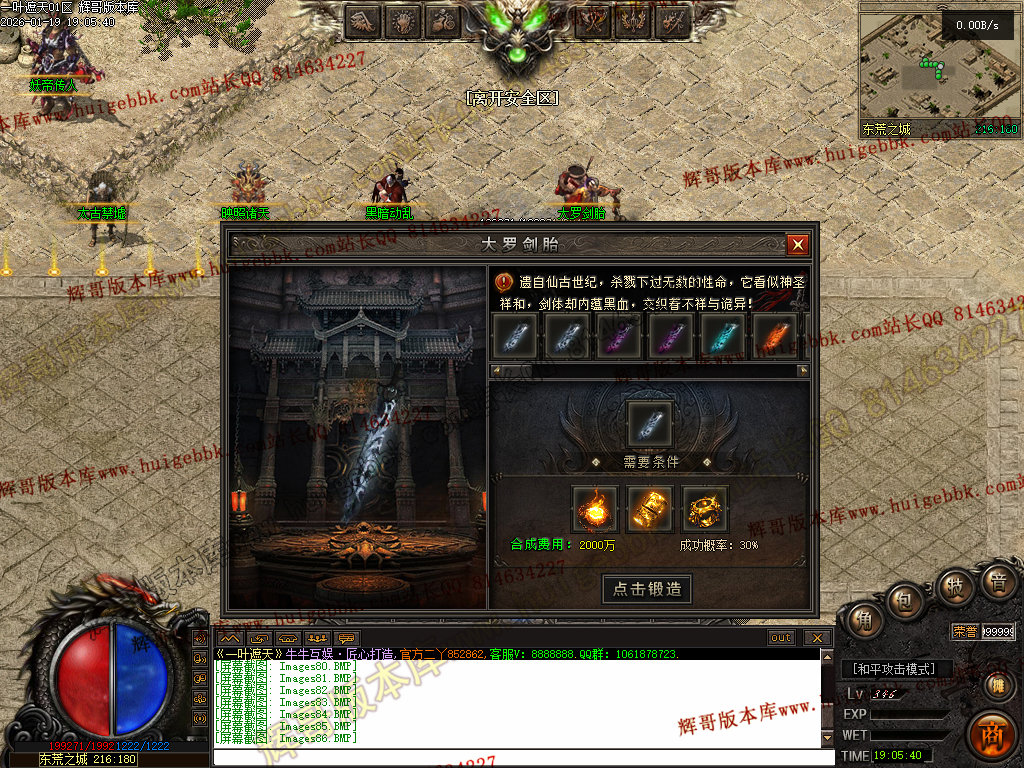The height and width of the screenshot is (768, 1024).
Task: Click the 点击锻造 forge button
Action: click(647, 589)
